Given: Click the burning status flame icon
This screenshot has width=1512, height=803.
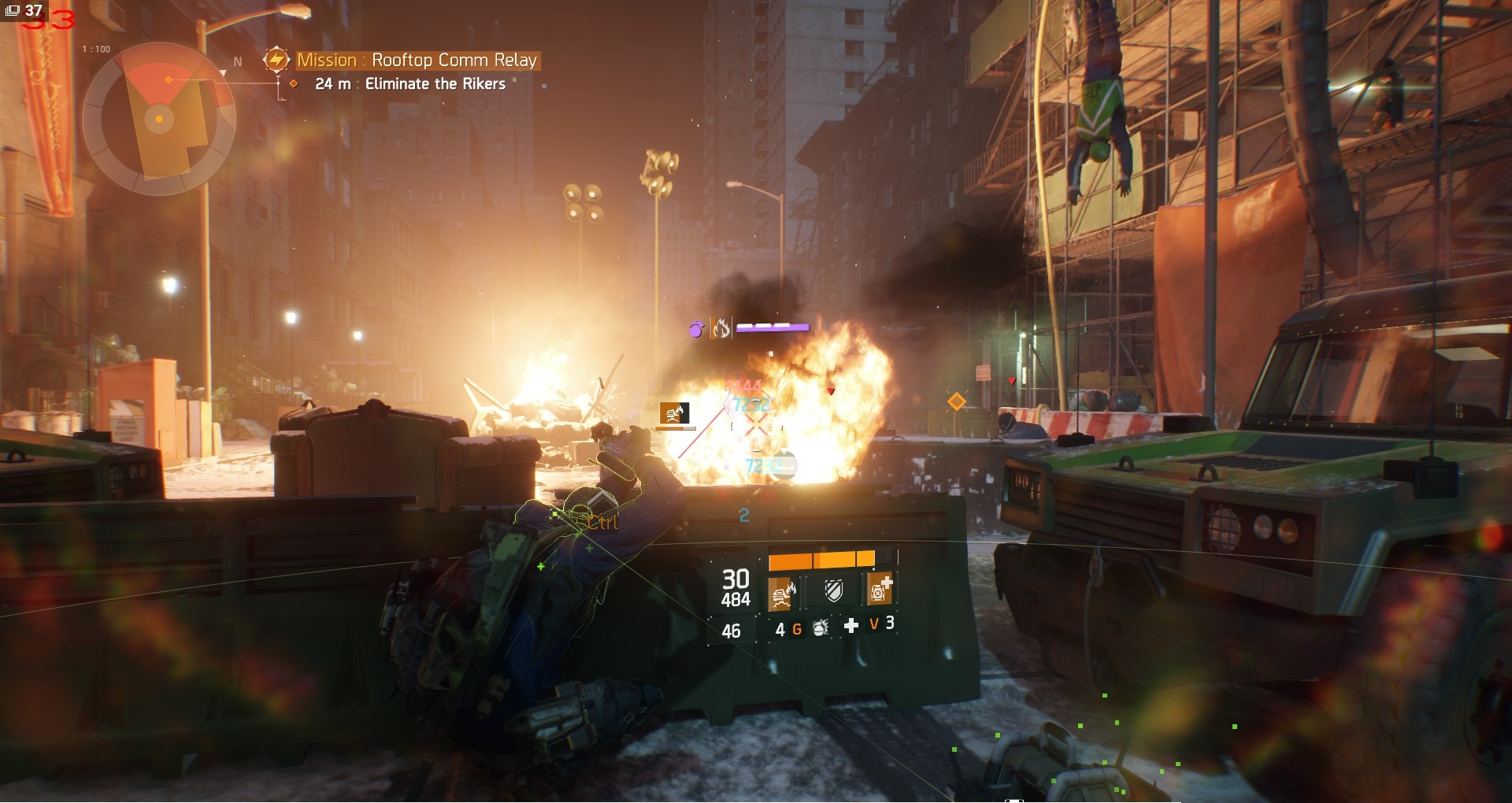Looking at the screenshot, I should 721,328.
